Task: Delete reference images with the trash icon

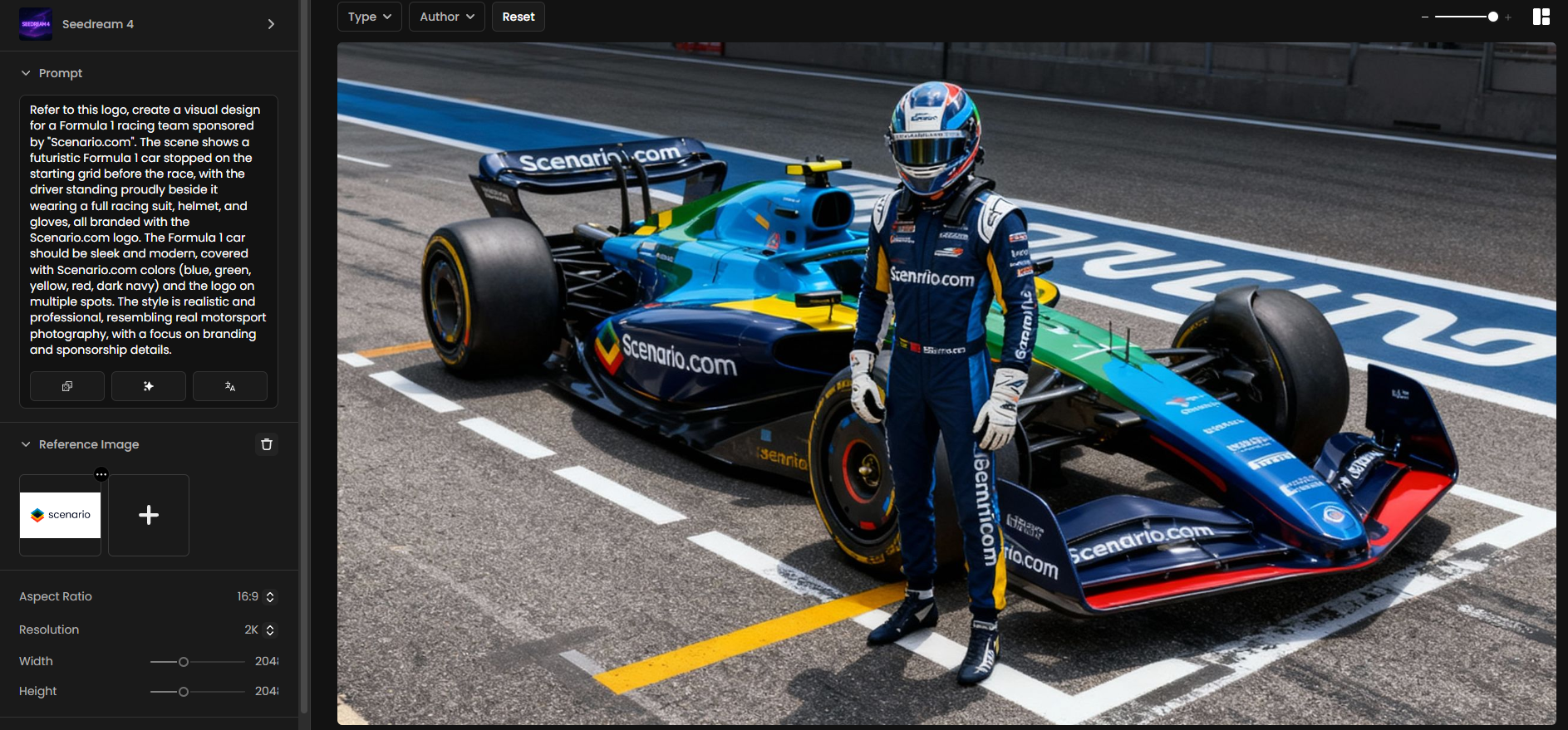Action: 267,444
